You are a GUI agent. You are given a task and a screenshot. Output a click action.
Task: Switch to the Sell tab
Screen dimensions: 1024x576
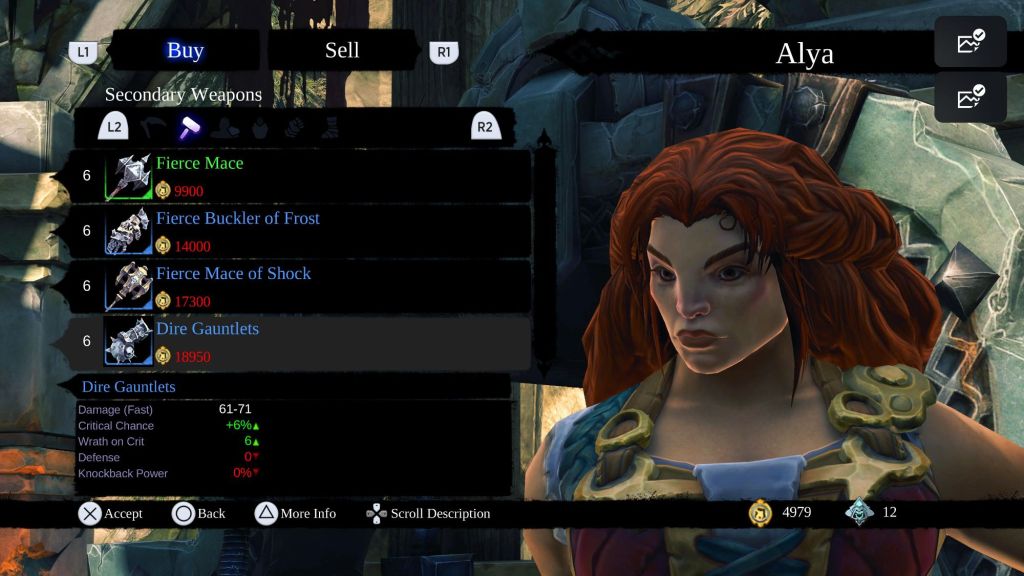tap(342, 51)
